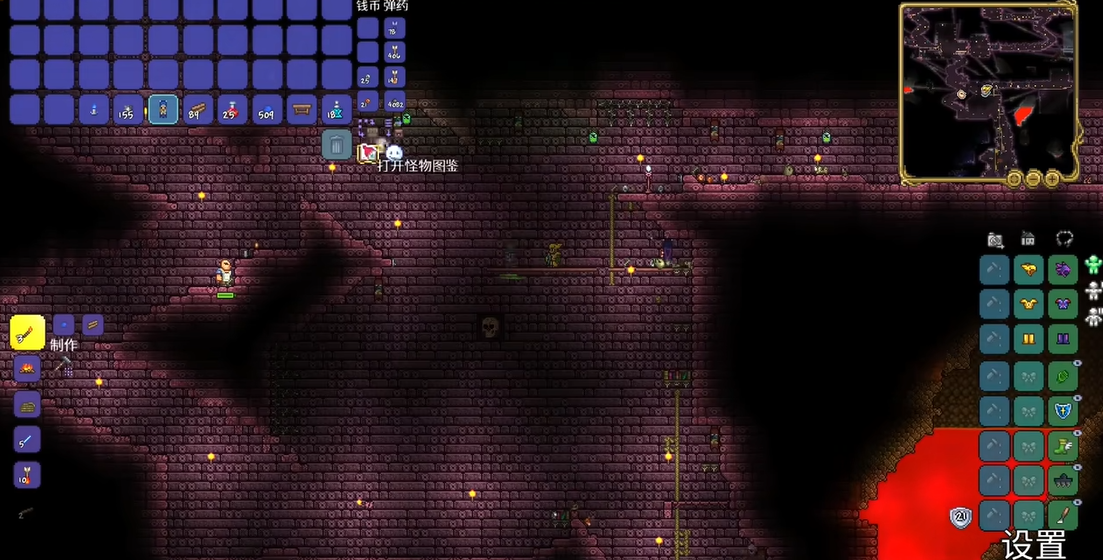Screen dimensions: 1103x560
Task: Click the defense shield showing 21
Action: point(961,517)
